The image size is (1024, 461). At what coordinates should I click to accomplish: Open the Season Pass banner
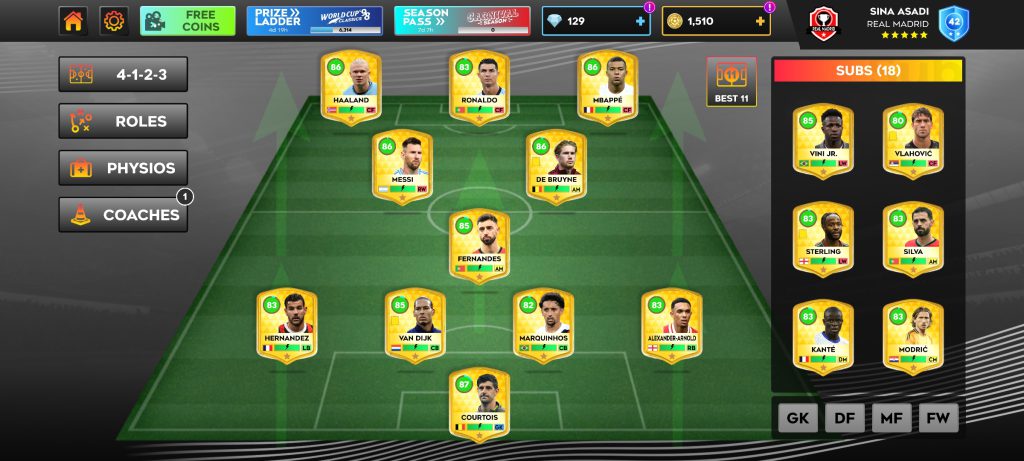pyautogui.click(x=461, y=21)
